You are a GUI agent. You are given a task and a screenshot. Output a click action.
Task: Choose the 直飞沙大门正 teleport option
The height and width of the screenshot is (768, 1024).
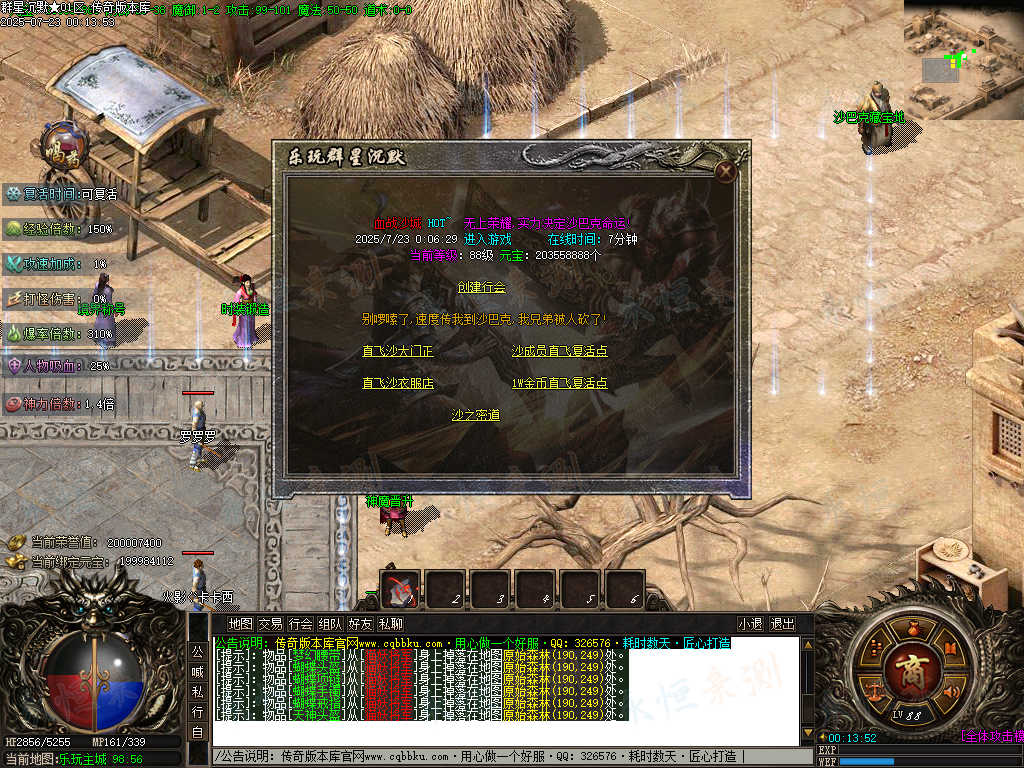[x=398, y=351]
